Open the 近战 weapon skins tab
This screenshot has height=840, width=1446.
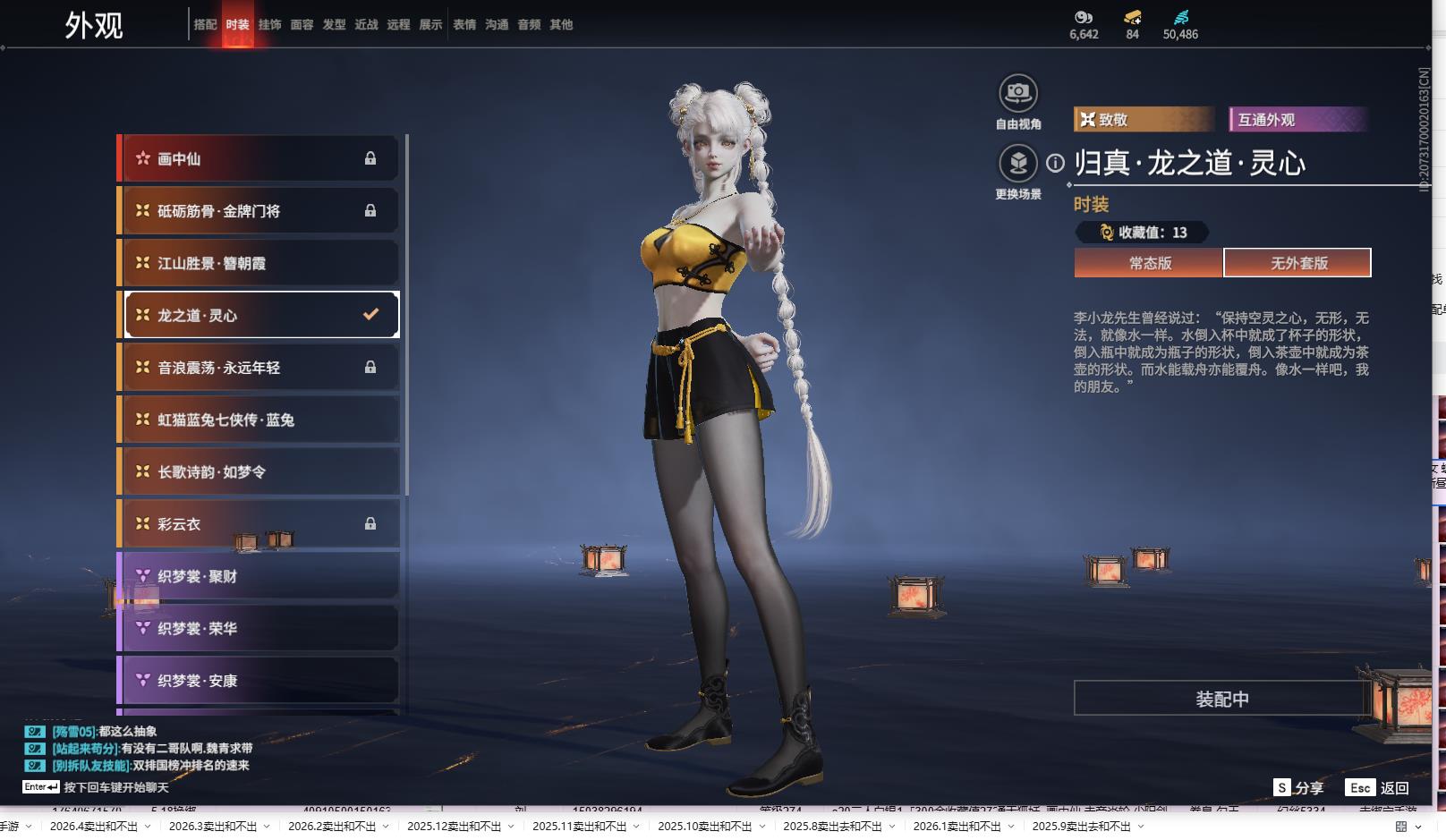pos(366,25)
